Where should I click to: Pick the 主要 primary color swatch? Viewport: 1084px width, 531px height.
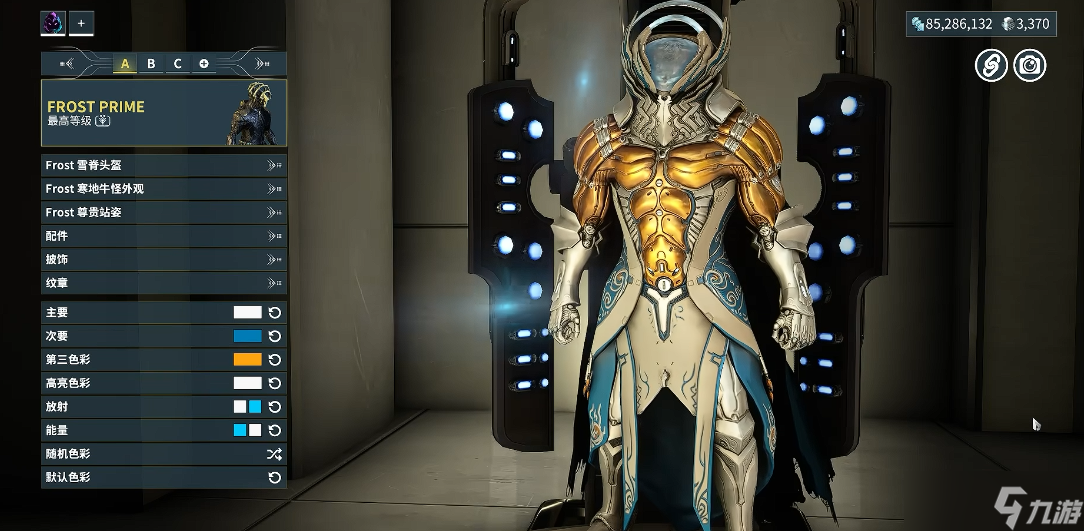tap(247, 312)
